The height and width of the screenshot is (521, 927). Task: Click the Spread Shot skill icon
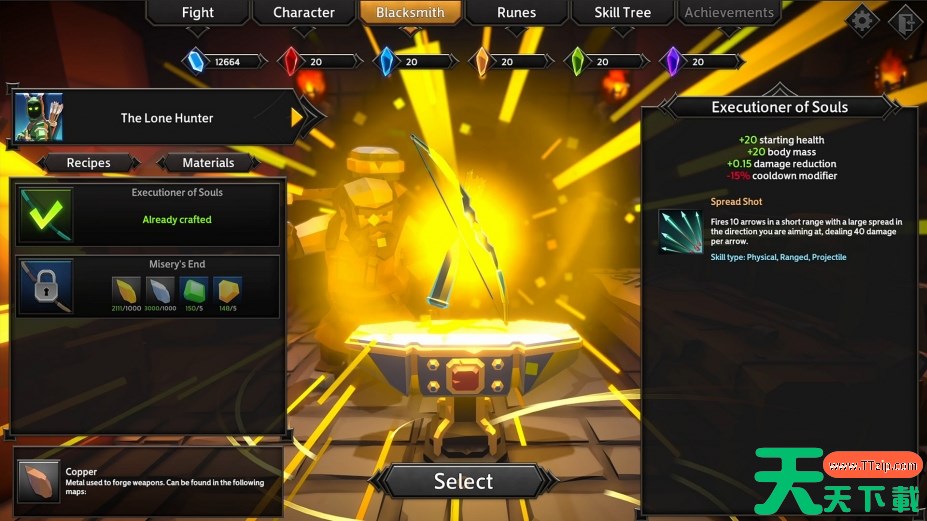tap(680, 231)
